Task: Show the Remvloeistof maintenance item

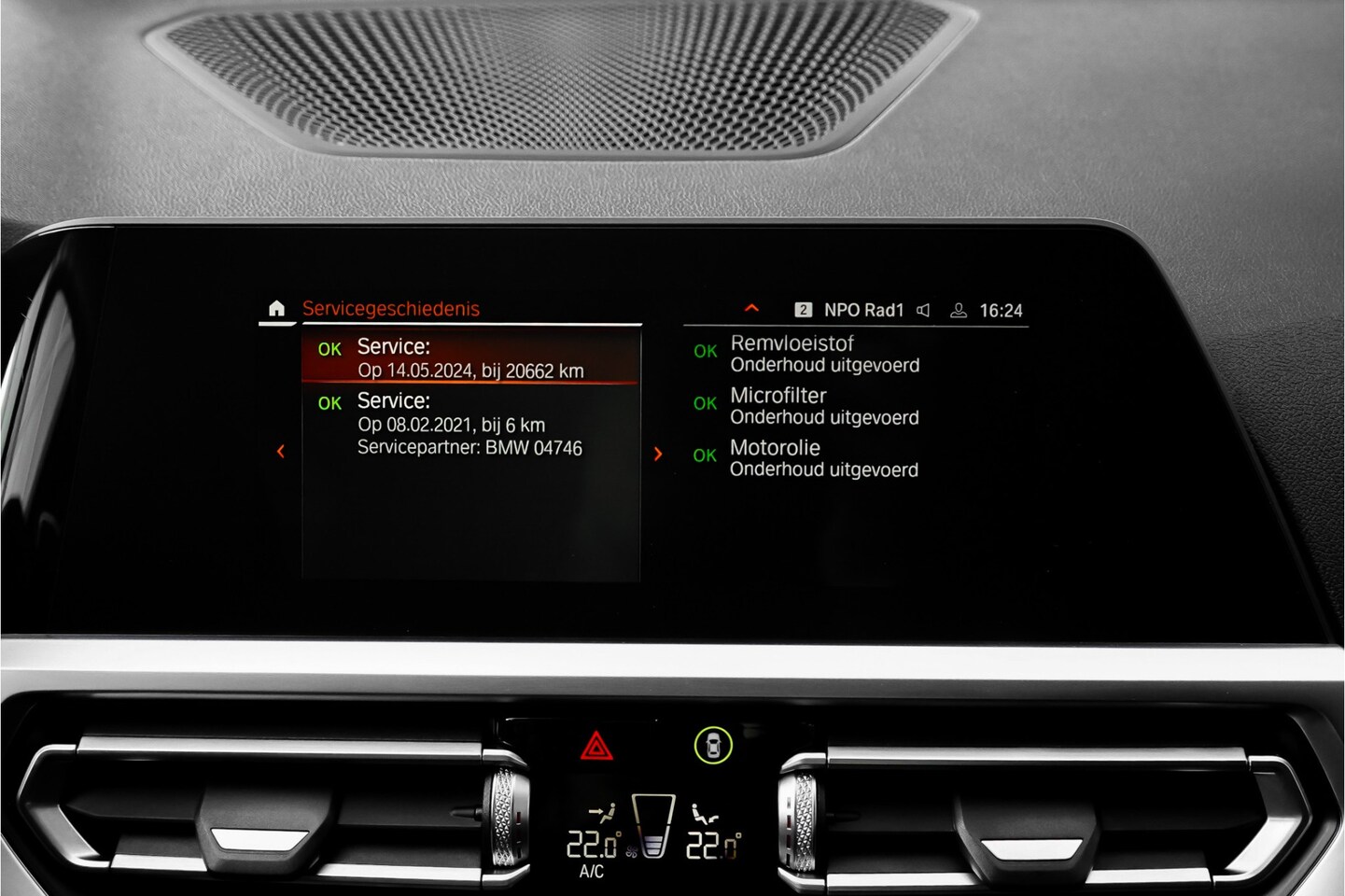Action: (x=824, y=354)
